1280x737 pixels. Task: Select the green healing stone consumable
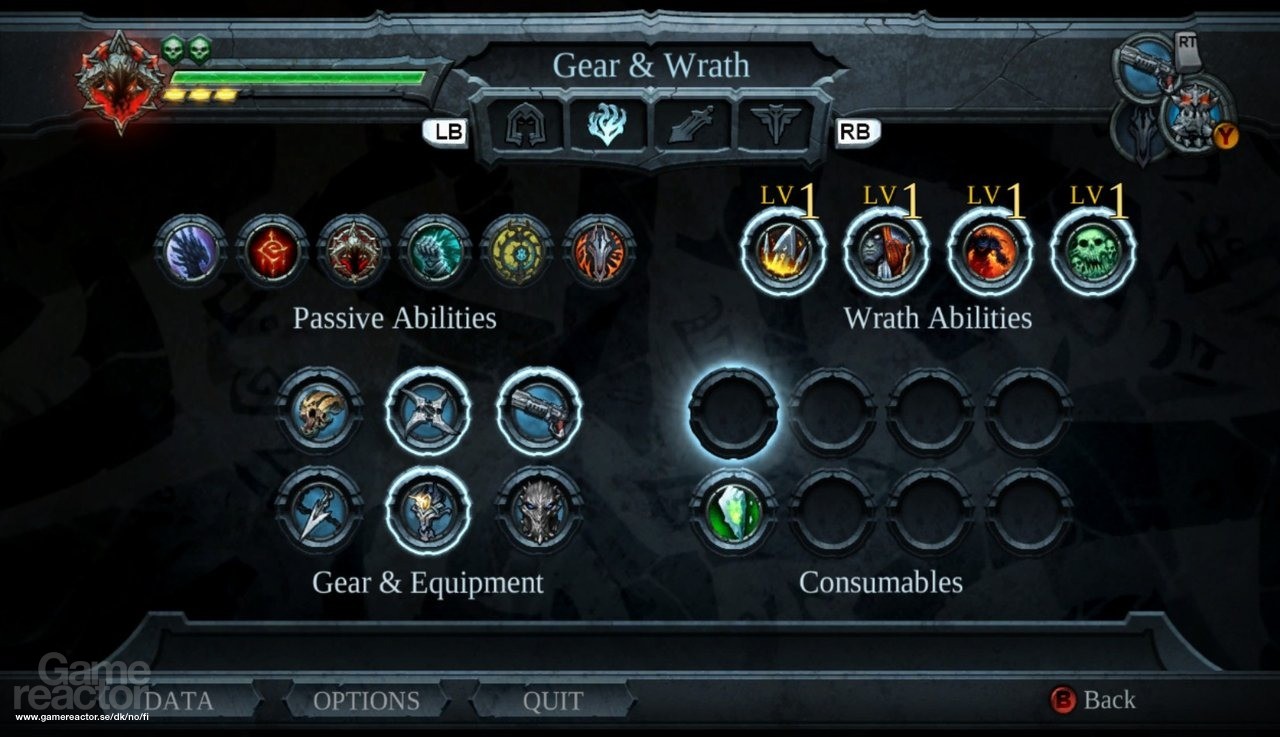point(737,512)
